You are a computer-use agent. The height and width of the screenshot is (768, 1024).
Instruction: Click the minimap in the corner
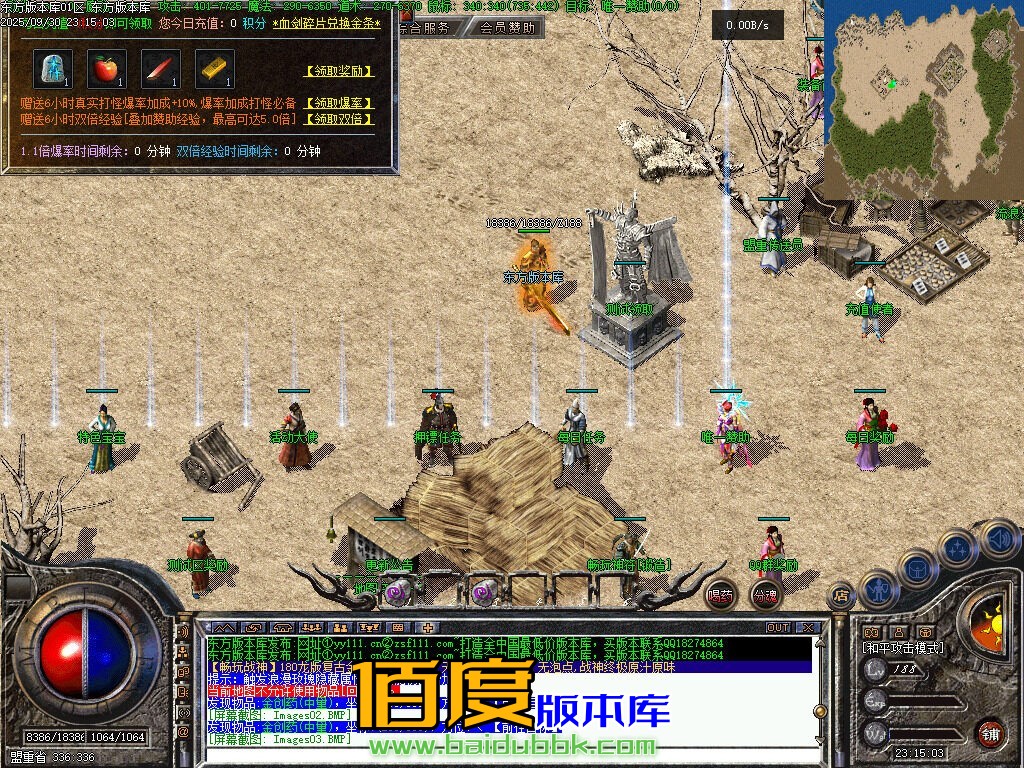tap(922, 98)
